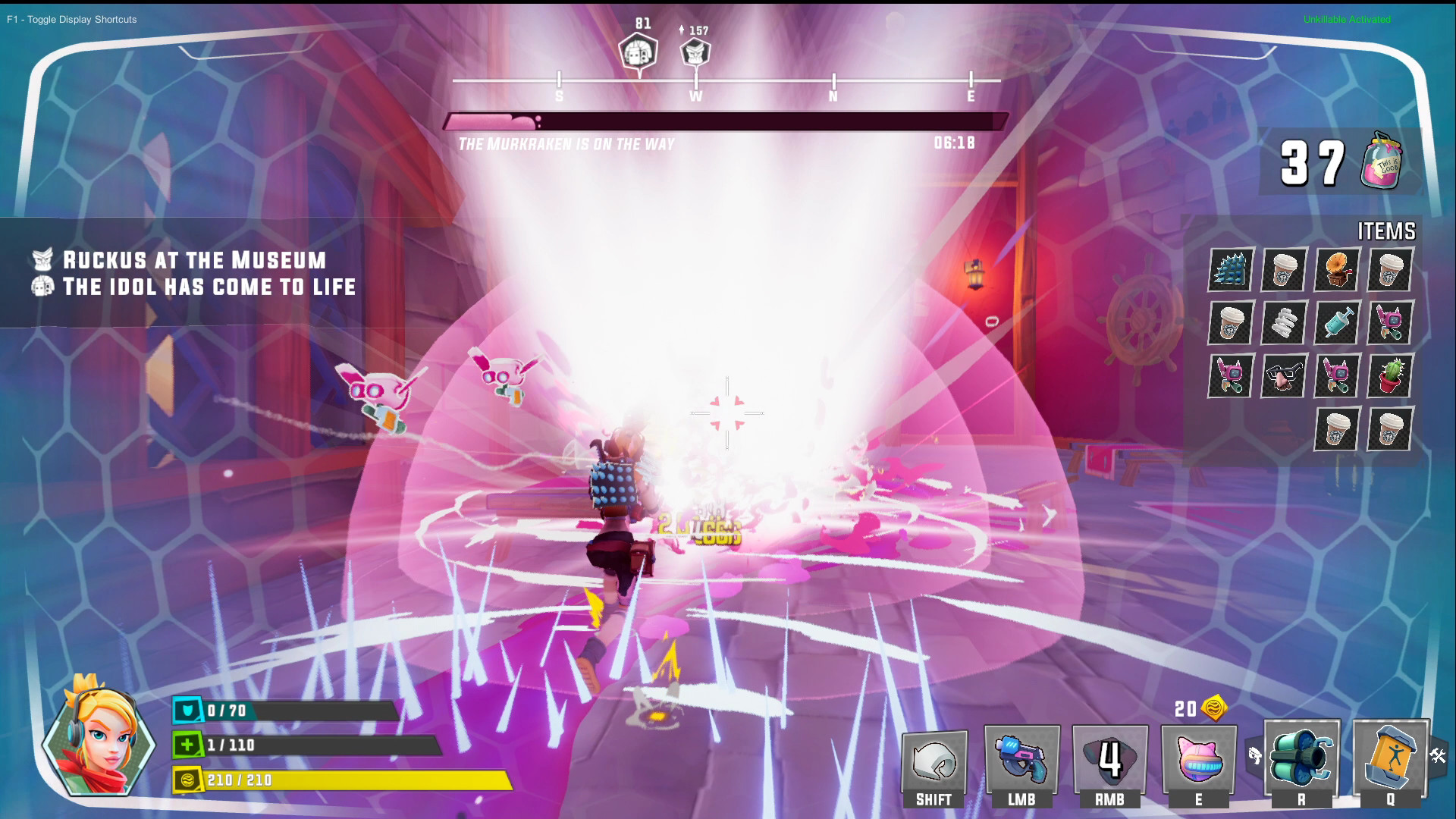
Task: Click the pink robot drone item
Action: 1389,324
